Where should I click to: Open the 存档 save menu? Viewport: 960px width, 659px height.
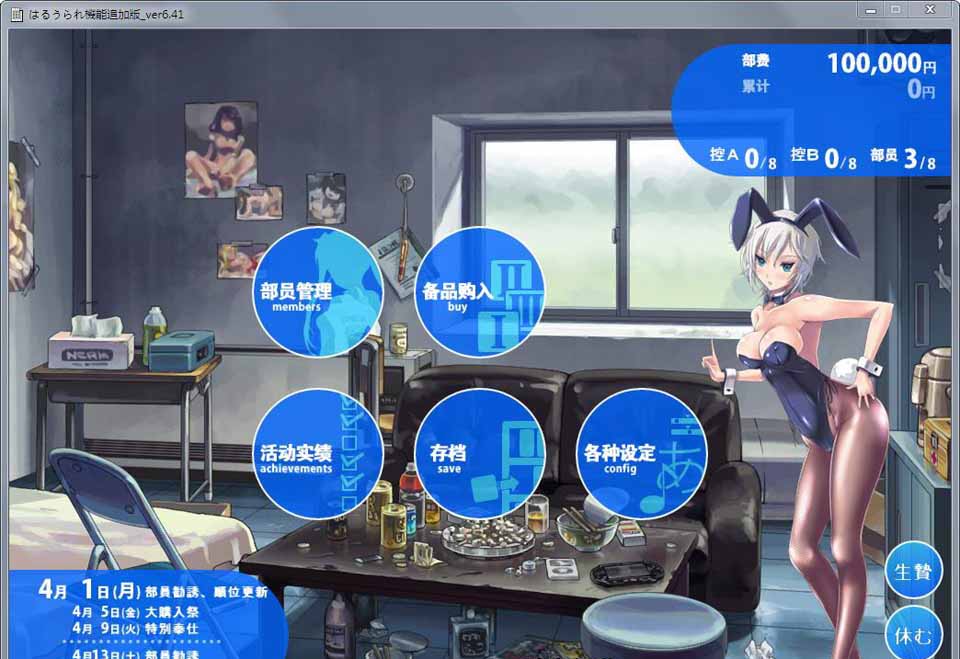479,454
